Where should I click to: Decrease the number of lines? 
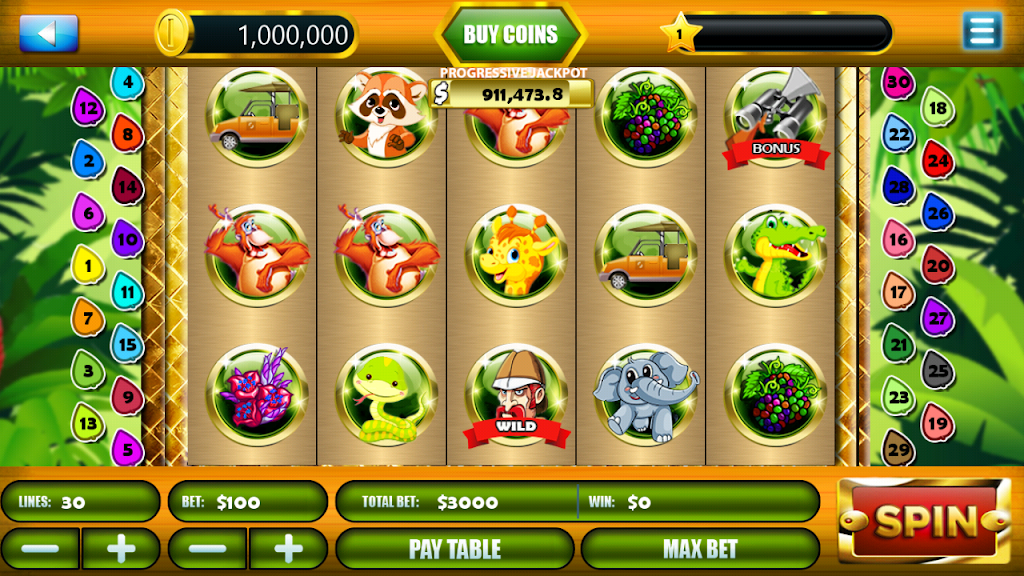(x=40, y=548)
